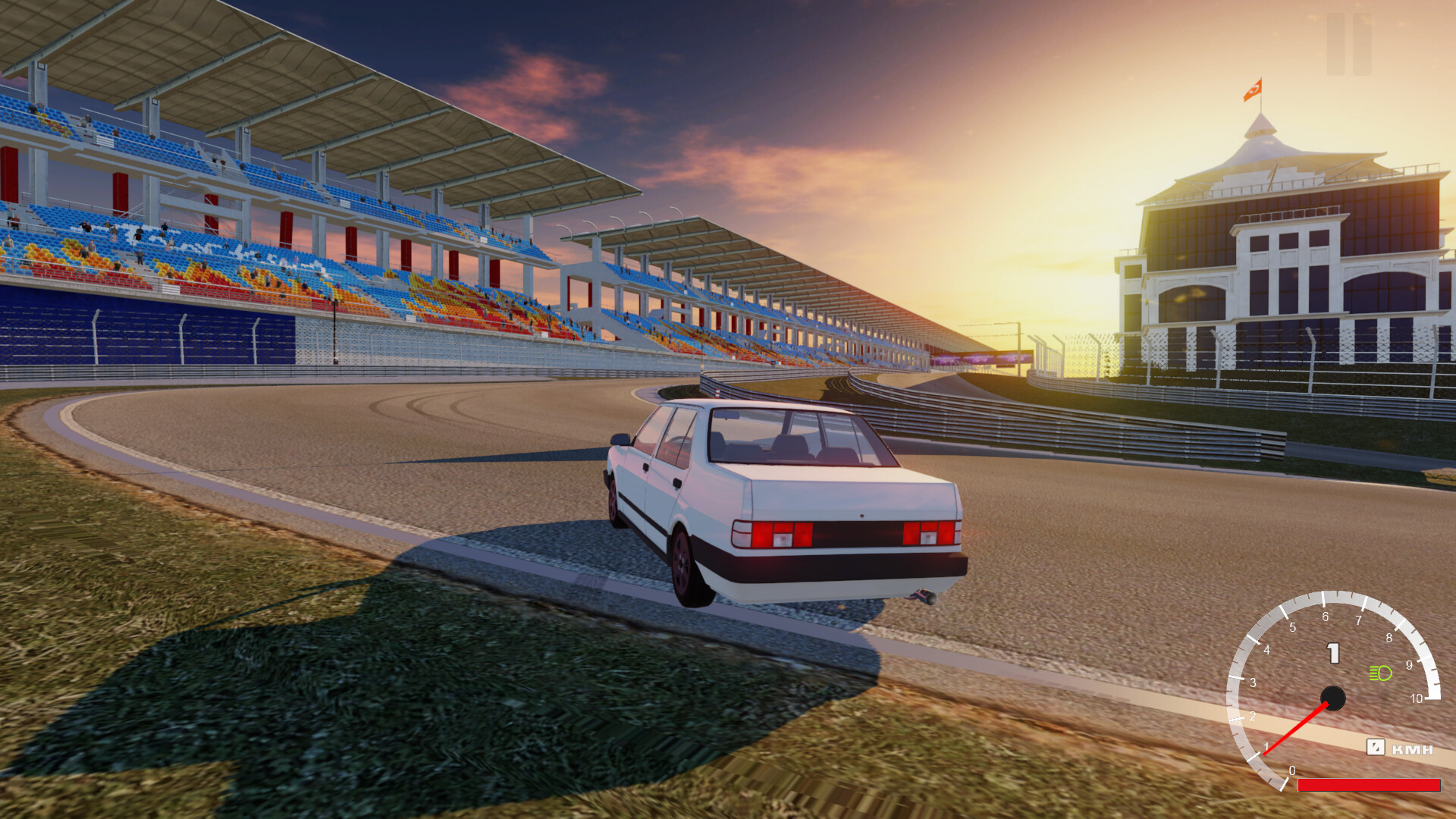Select the gear indicator showing 1

click(1332, 651)
